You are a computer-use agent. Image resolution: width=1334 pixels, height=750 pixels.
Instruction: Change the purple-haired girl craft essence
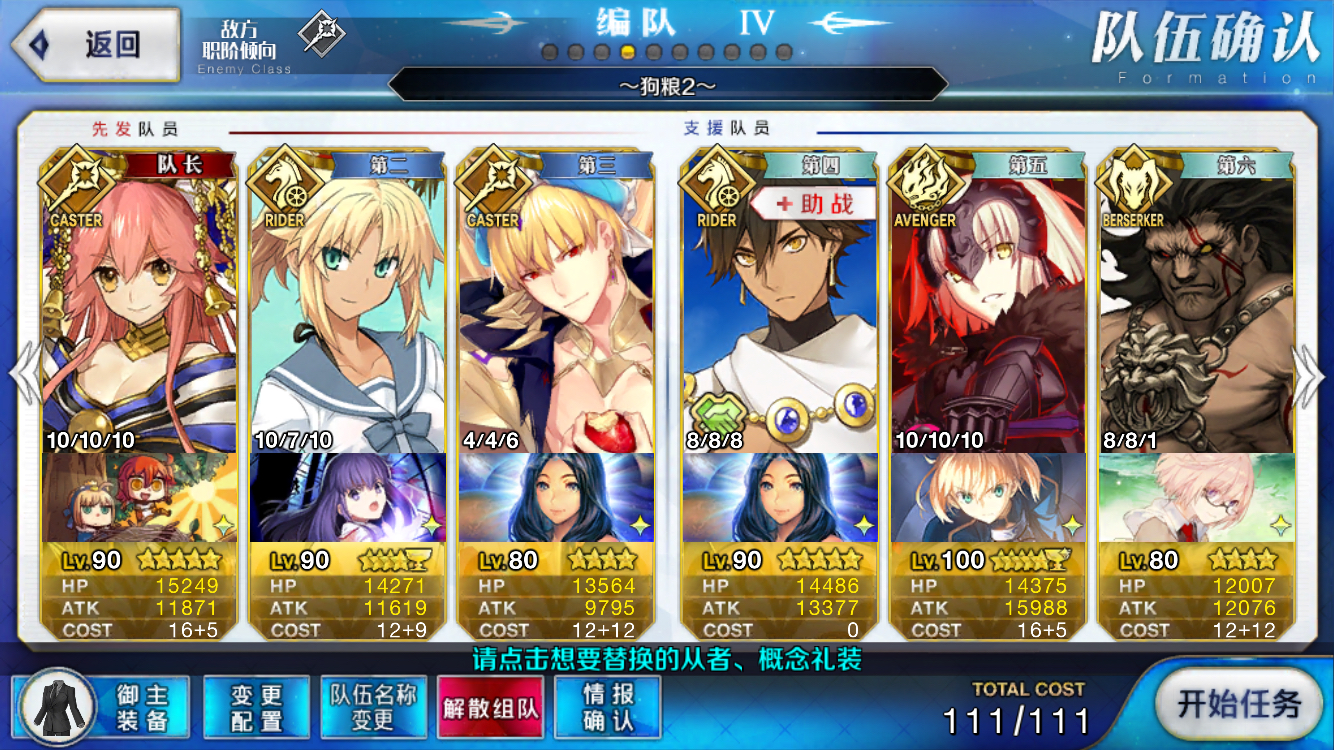click(x=348, y=497)
